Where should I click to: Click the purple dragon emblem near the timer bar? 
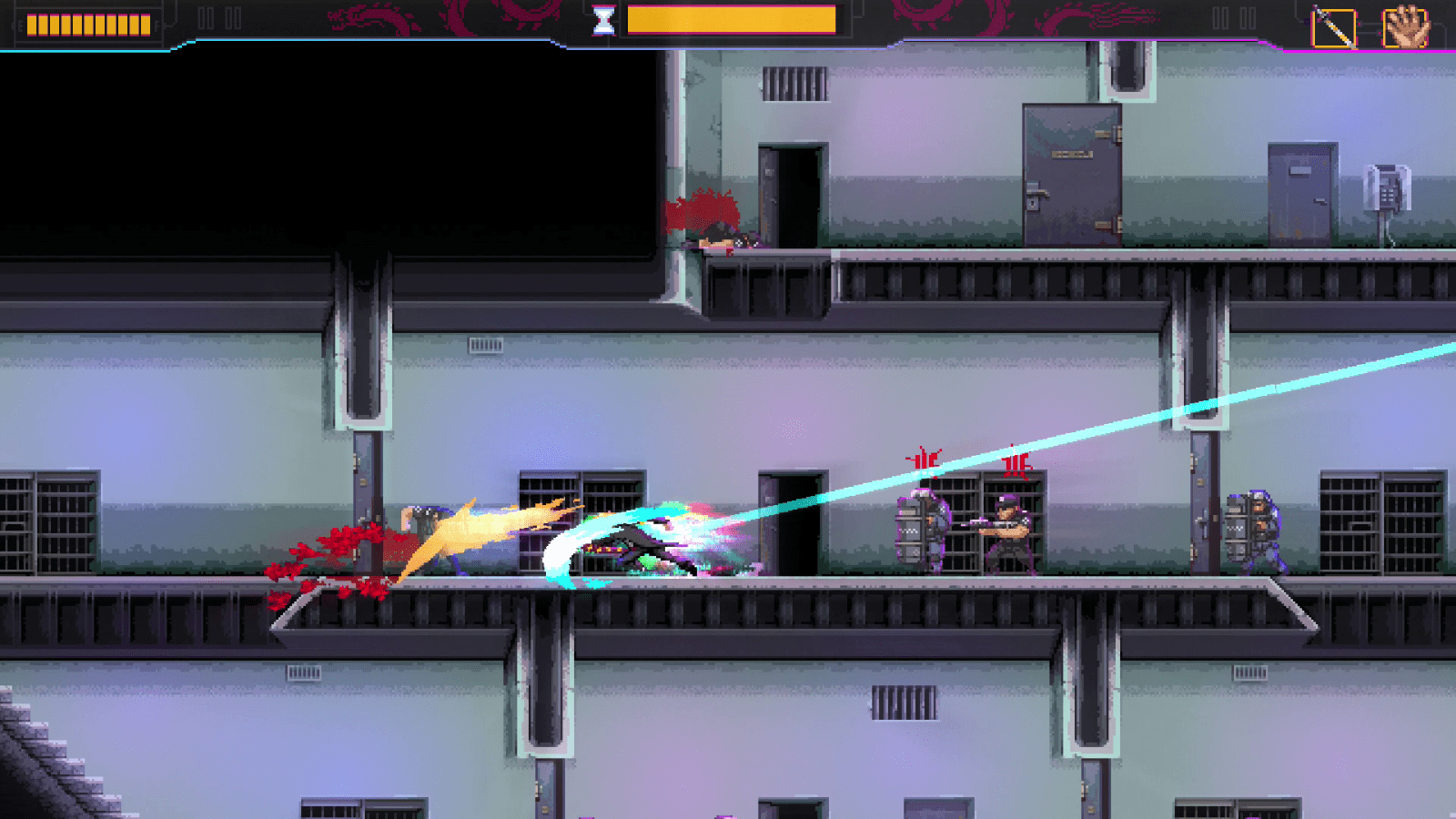click(x=510, y=16)
